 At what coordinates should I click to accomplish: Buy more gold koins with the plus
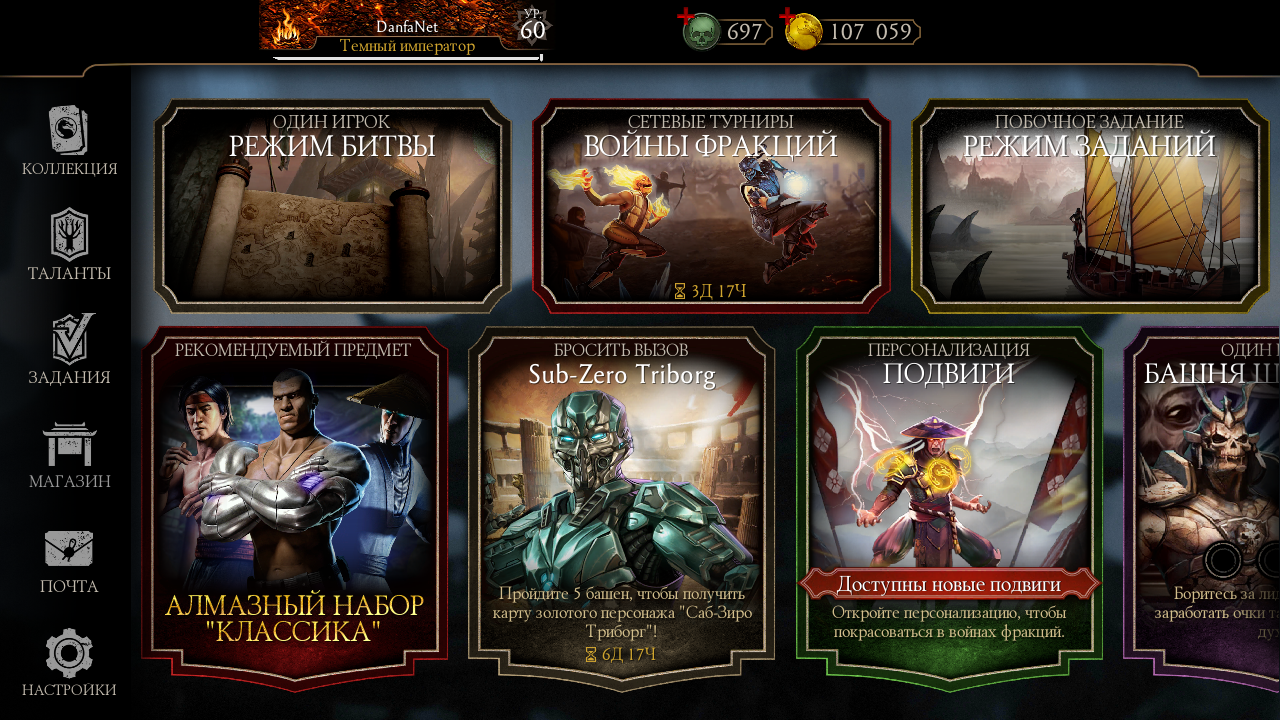tap(788, 18)
